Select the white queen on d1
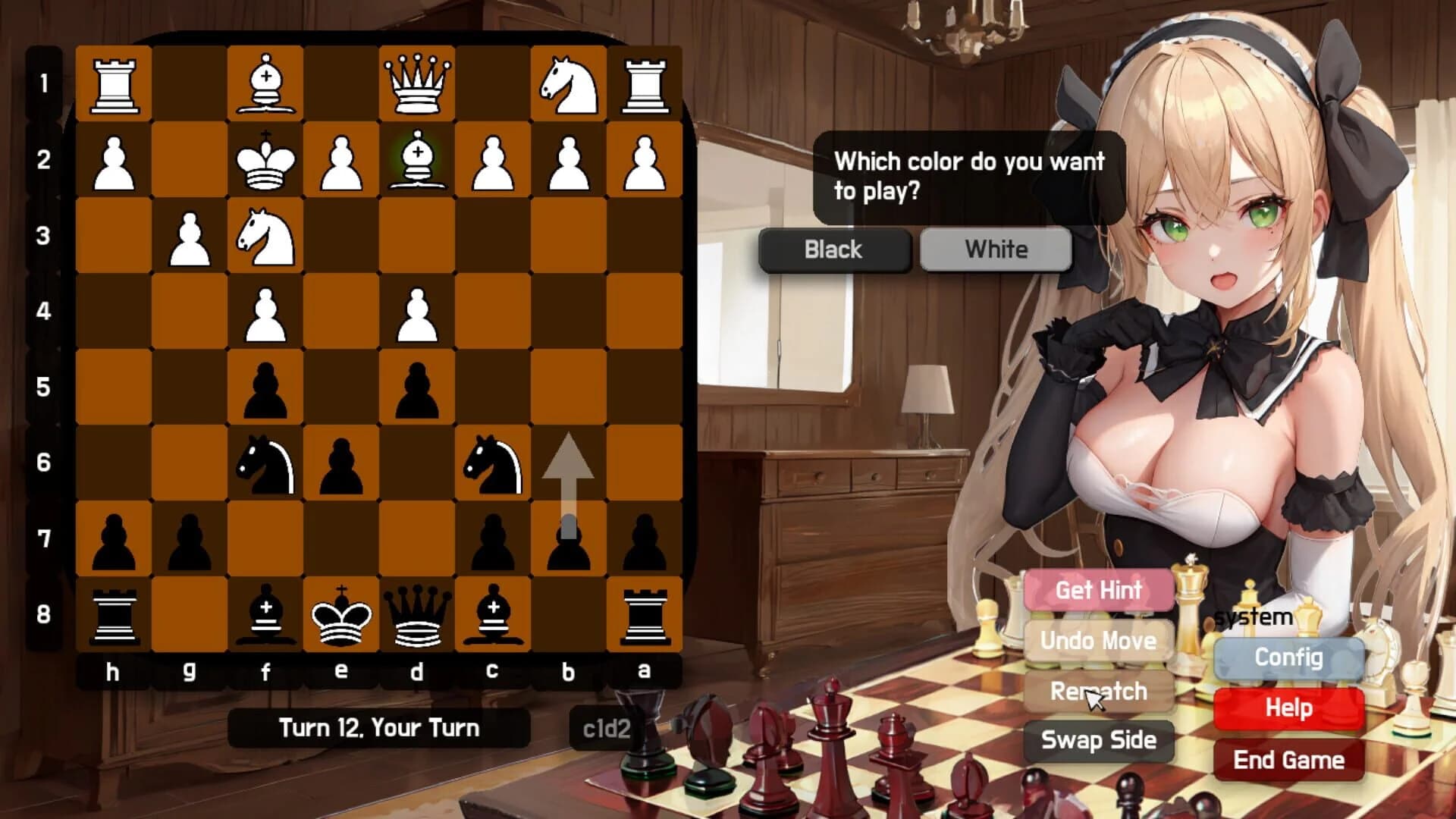Screen dimensions: 1456x819 [417, 83]
